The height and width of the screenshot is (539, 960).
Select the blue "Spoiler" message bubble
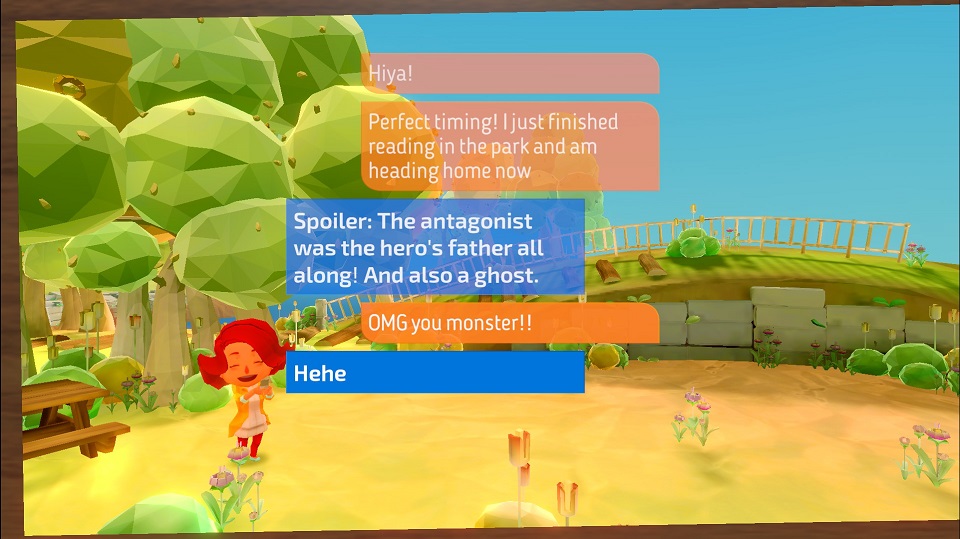(435, 248)
